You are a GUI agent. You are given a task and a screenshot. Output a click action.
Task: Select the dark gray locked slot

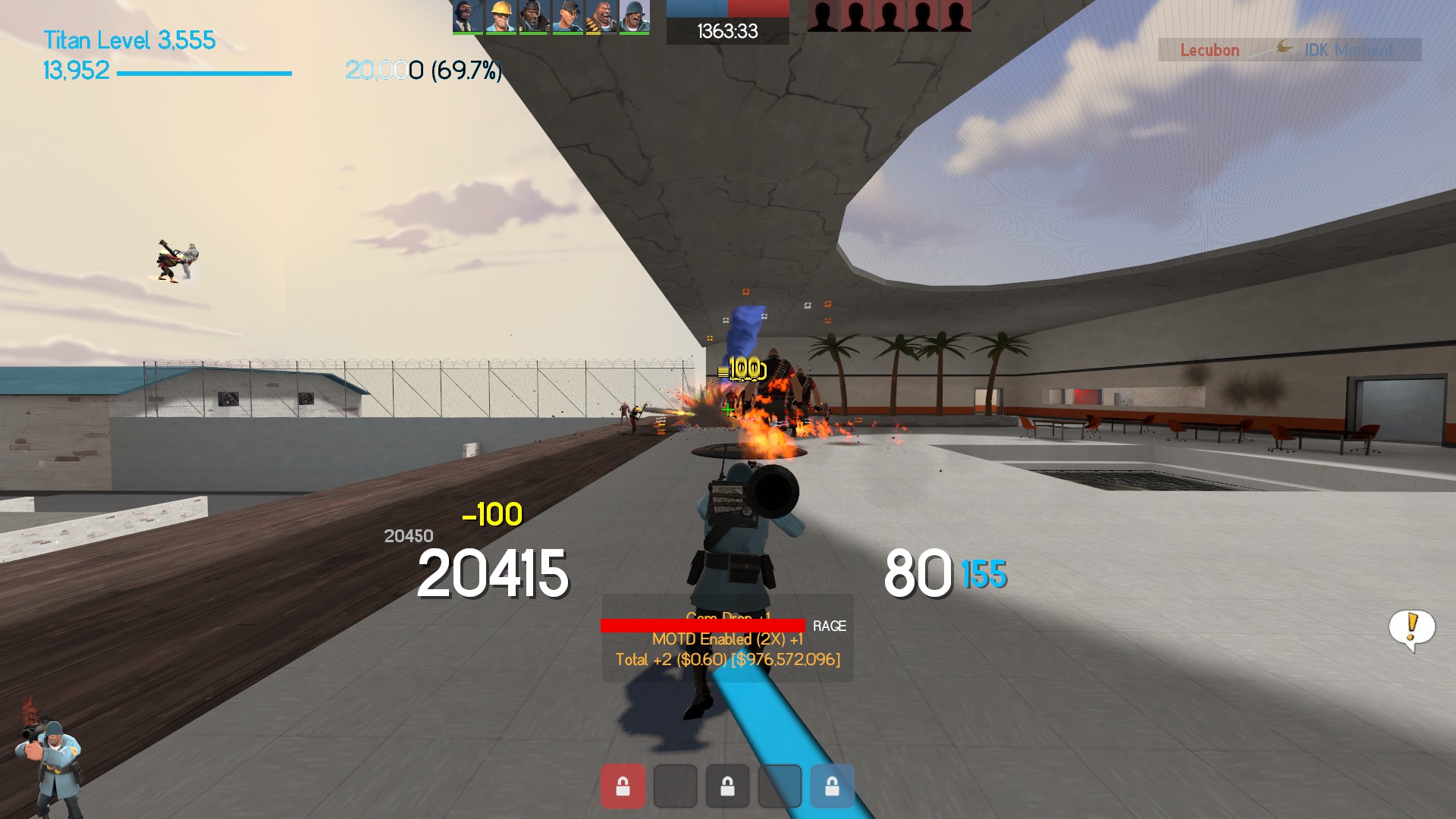[727, 786]
